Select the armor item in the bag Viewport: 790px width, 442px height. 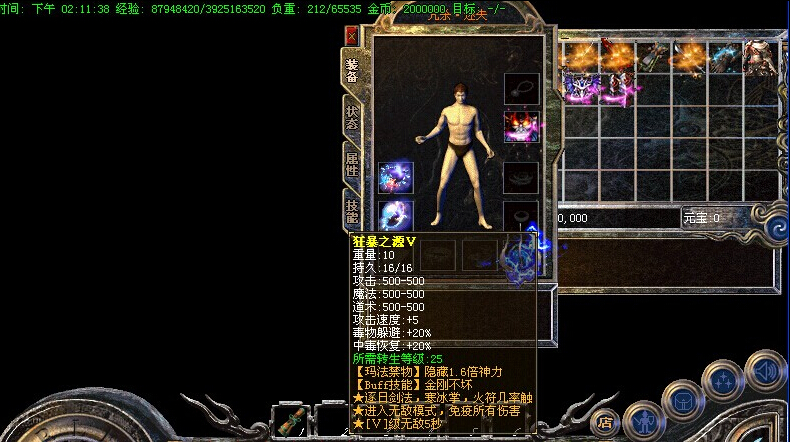click(x=758, y=58)
